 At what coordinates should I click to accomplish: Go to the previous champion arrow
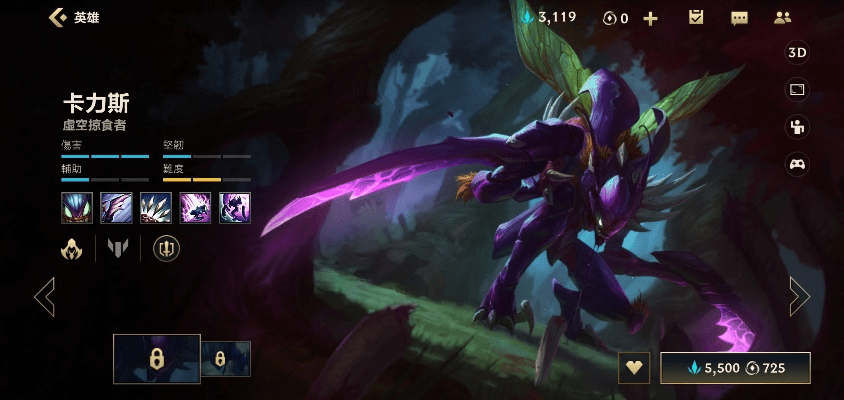(x=44, y=296)
